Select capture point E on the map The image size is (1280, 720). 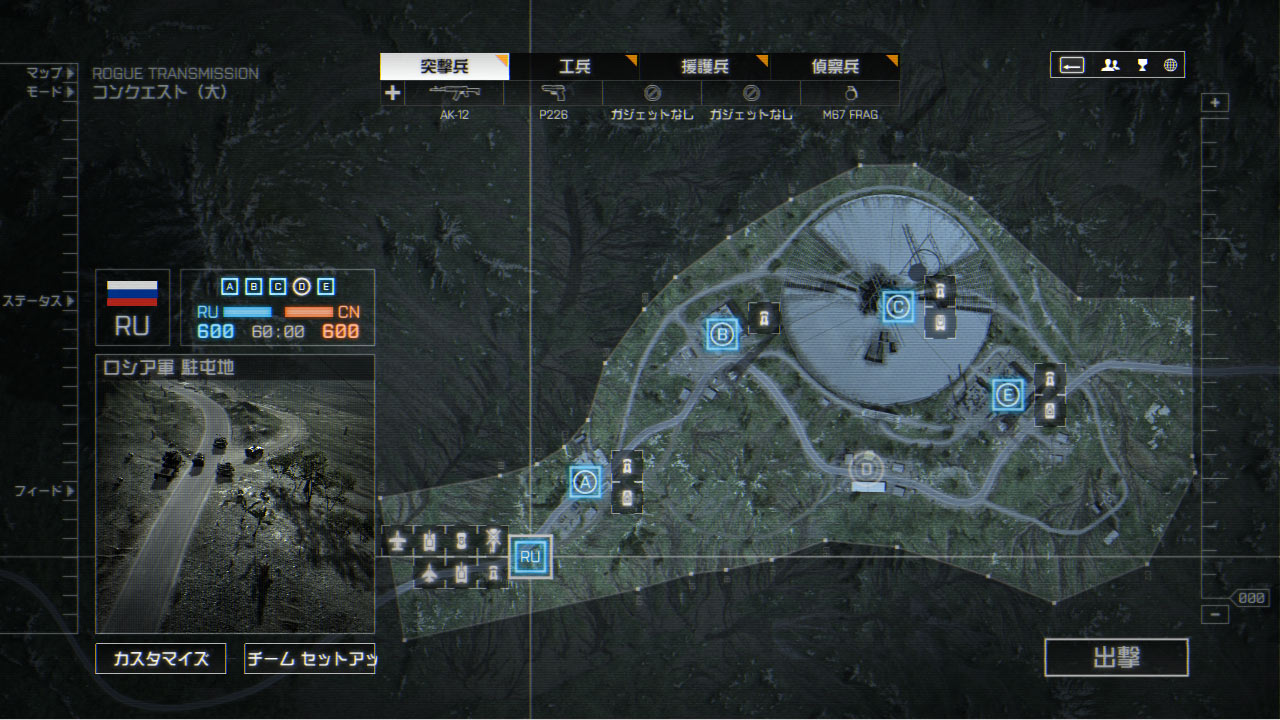[1008, 396]
